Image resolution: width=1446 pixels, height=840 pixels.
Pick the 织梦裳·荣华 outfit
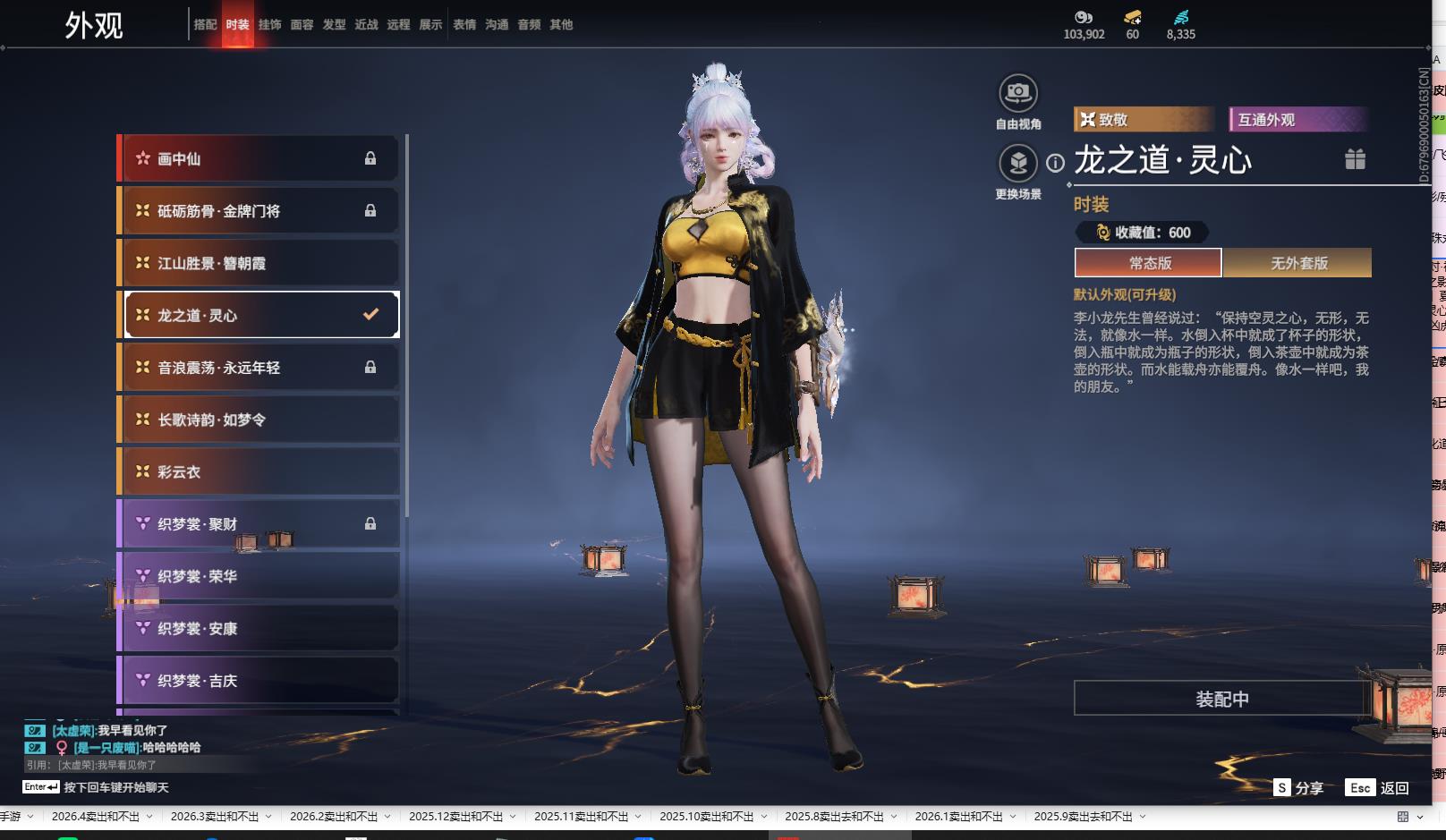tap(259, 576)
